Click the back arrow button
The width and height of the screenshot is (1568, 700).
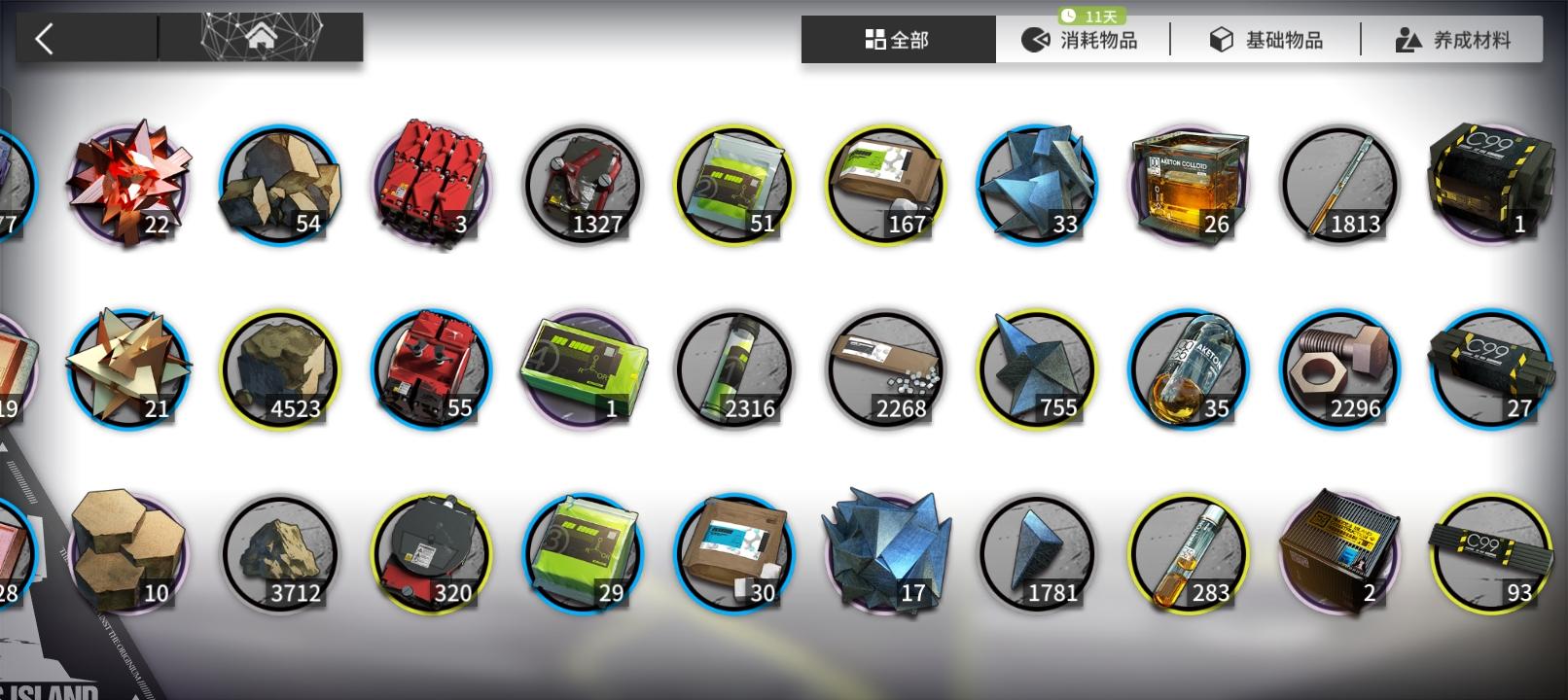pos(43,36)
